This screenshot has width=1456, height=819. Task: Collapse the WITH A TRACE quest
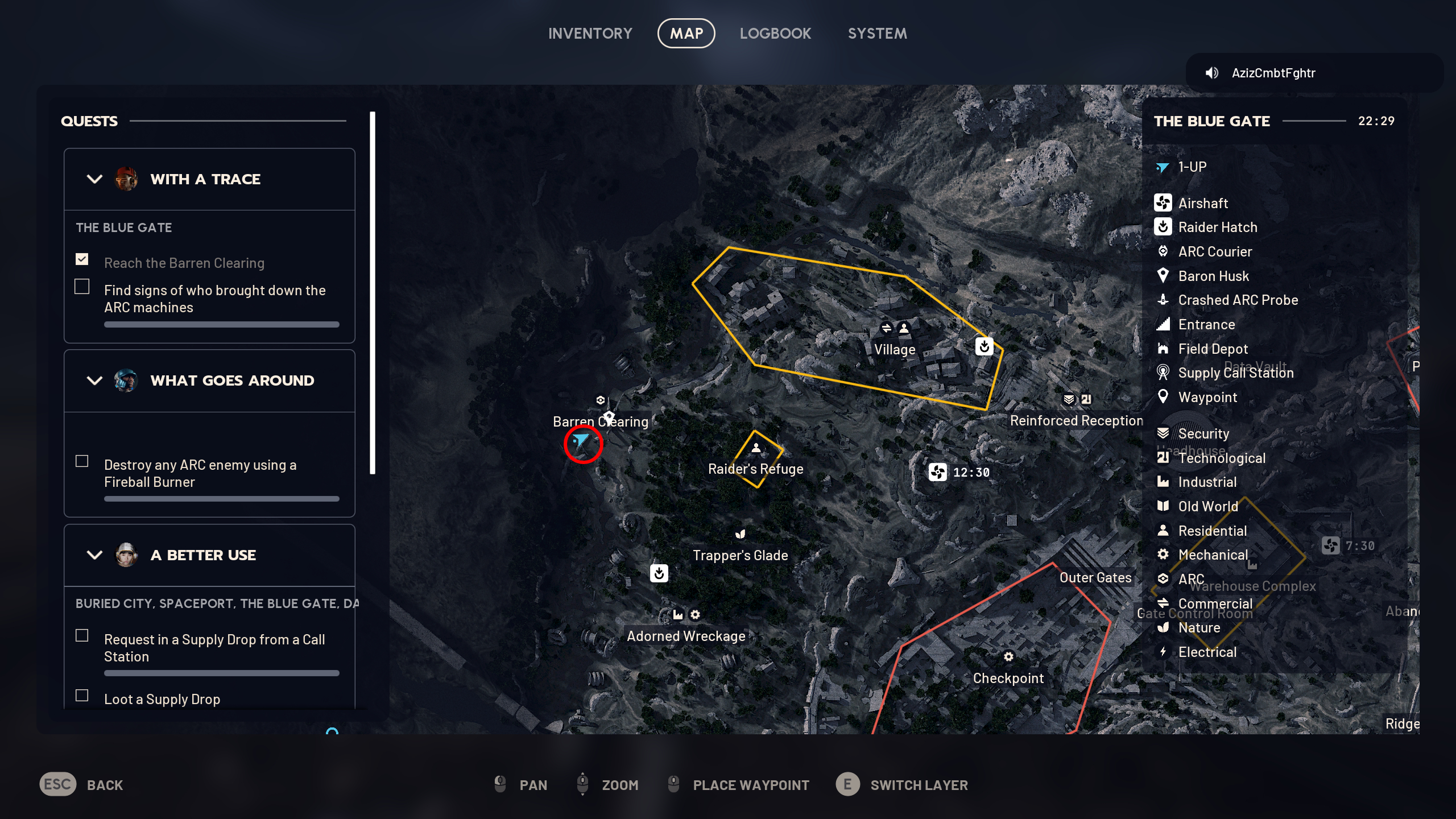coord(94,179)
